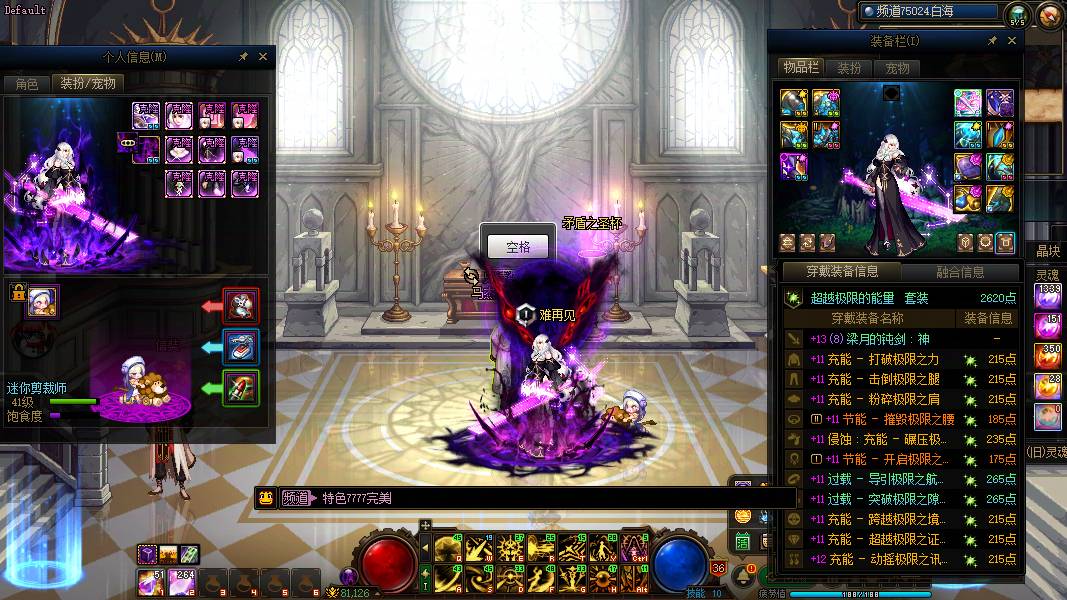Switch to the 角色 tab
The height and width of the screenshot is (600, 1067).
click(x=26, y=84)
